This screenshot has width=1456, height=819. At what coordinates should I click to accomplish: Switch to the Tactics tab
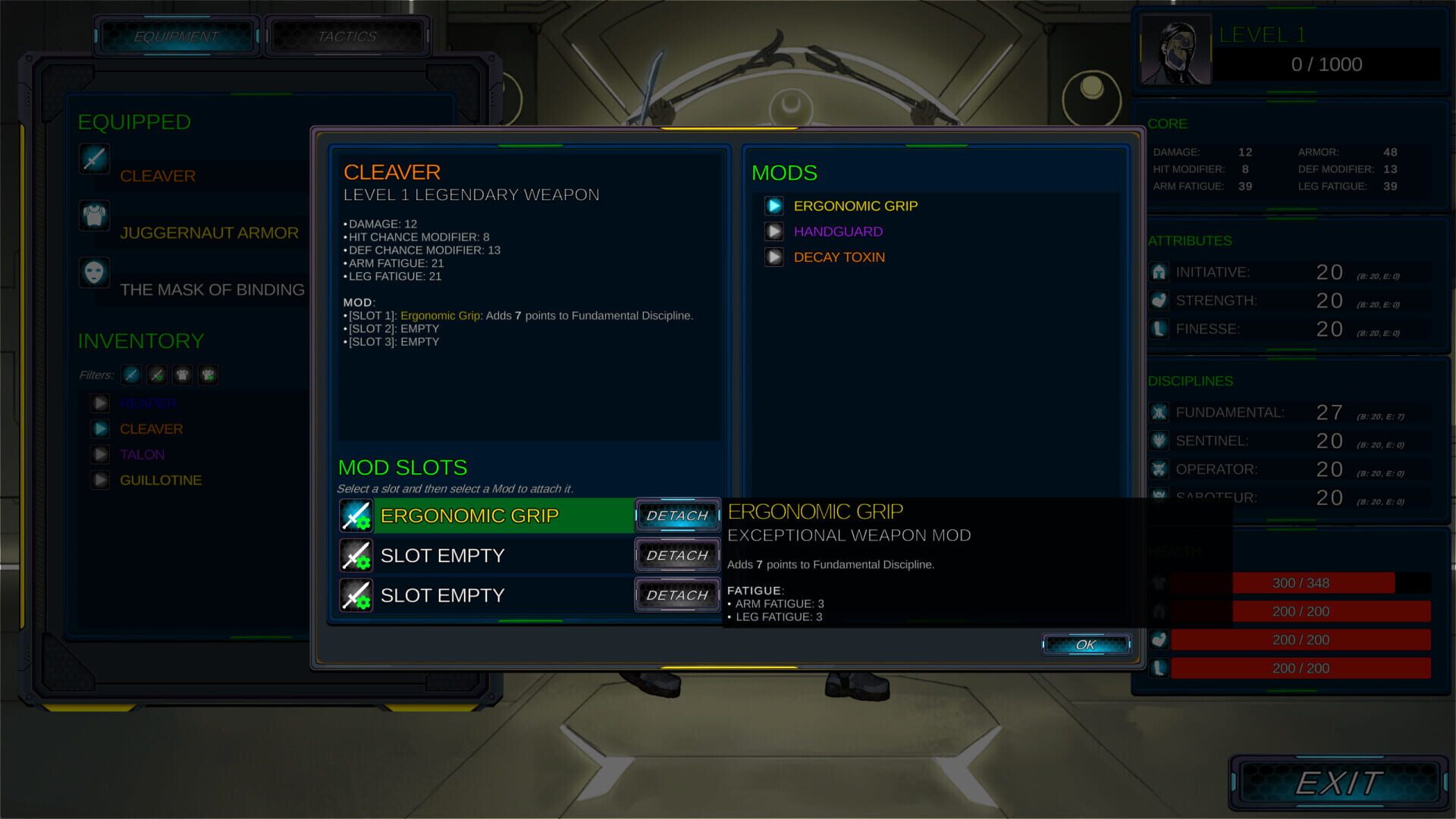click(x=347, y=35)
